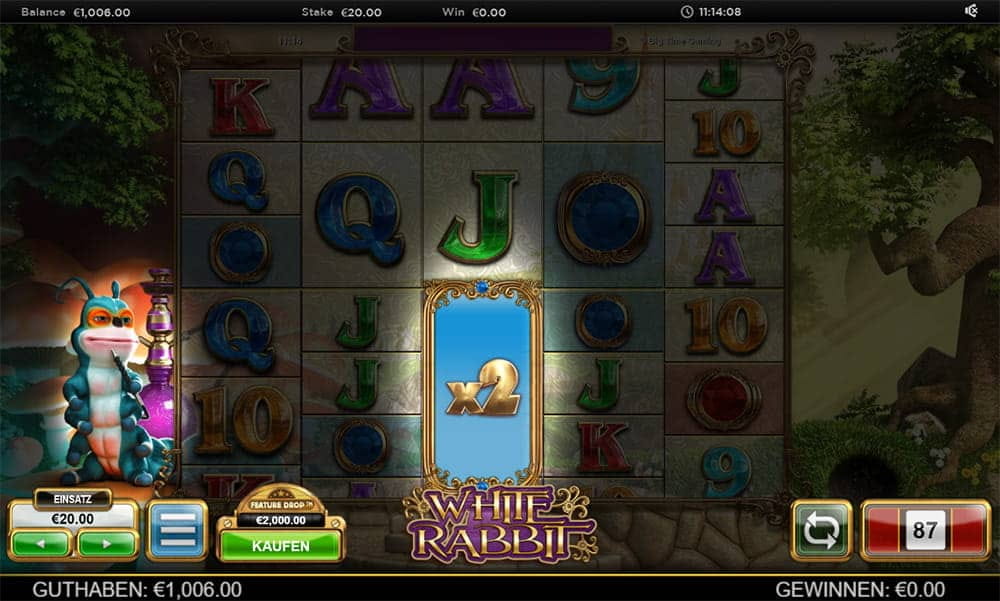This screenshot has height=601, width=1000.
Task: Increase the Einsatz stake with right arrow
Action: coord(107,544)
